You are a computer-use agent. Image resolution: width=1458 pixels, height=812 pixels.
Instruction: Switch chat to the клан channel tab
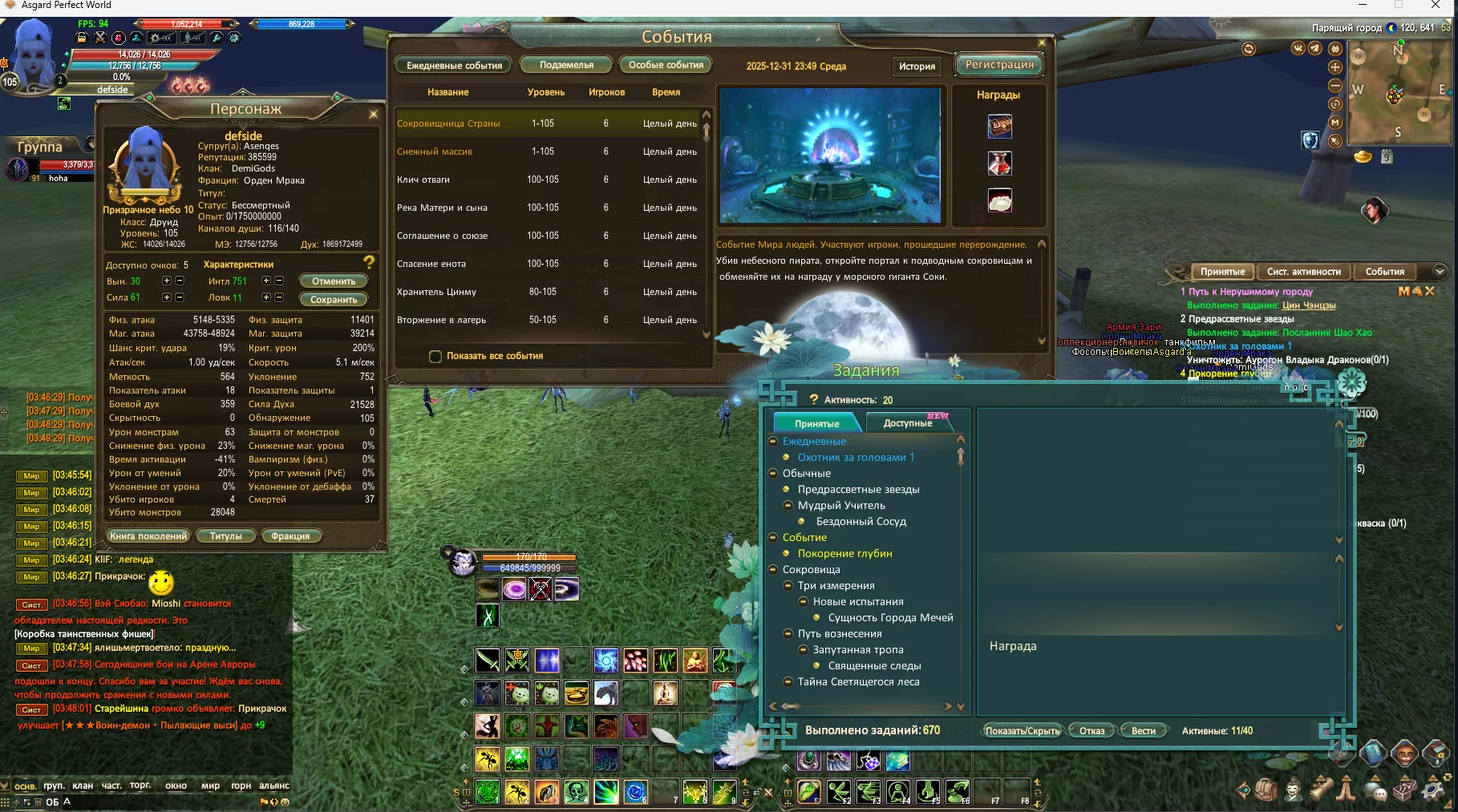83,786
